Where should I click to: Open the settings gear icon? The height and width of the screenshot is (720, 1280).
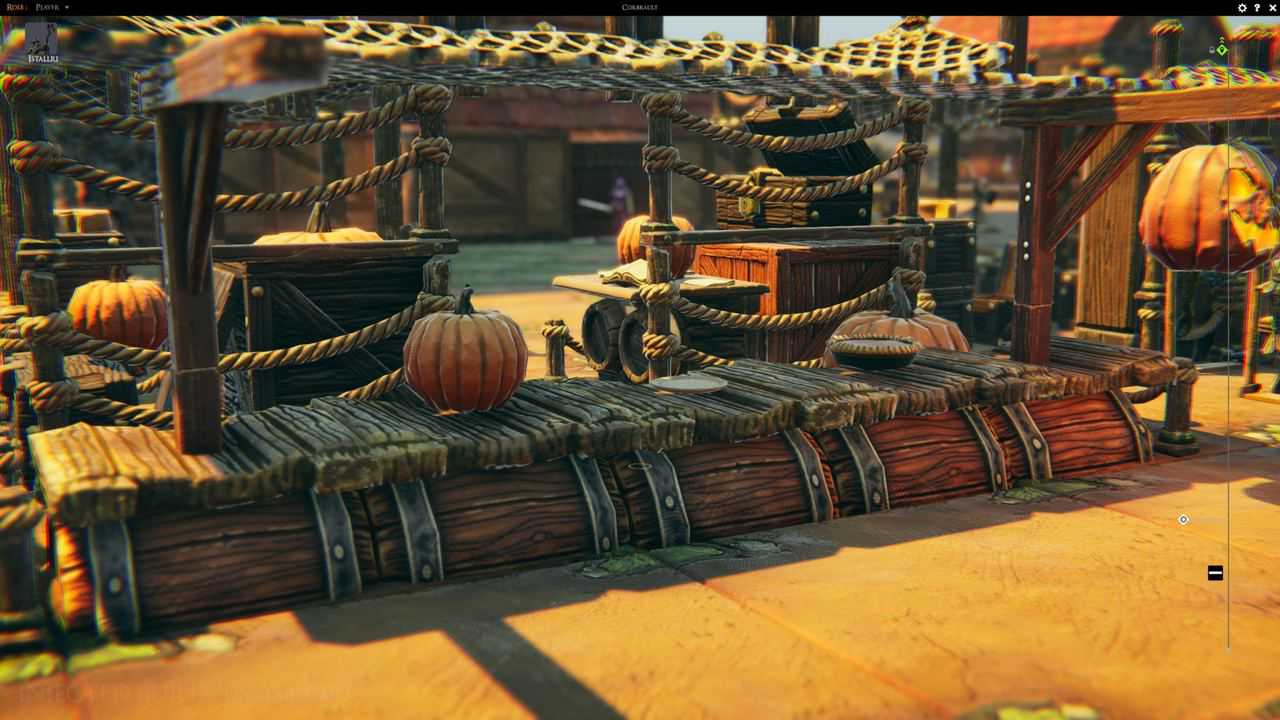point(1241,8)
